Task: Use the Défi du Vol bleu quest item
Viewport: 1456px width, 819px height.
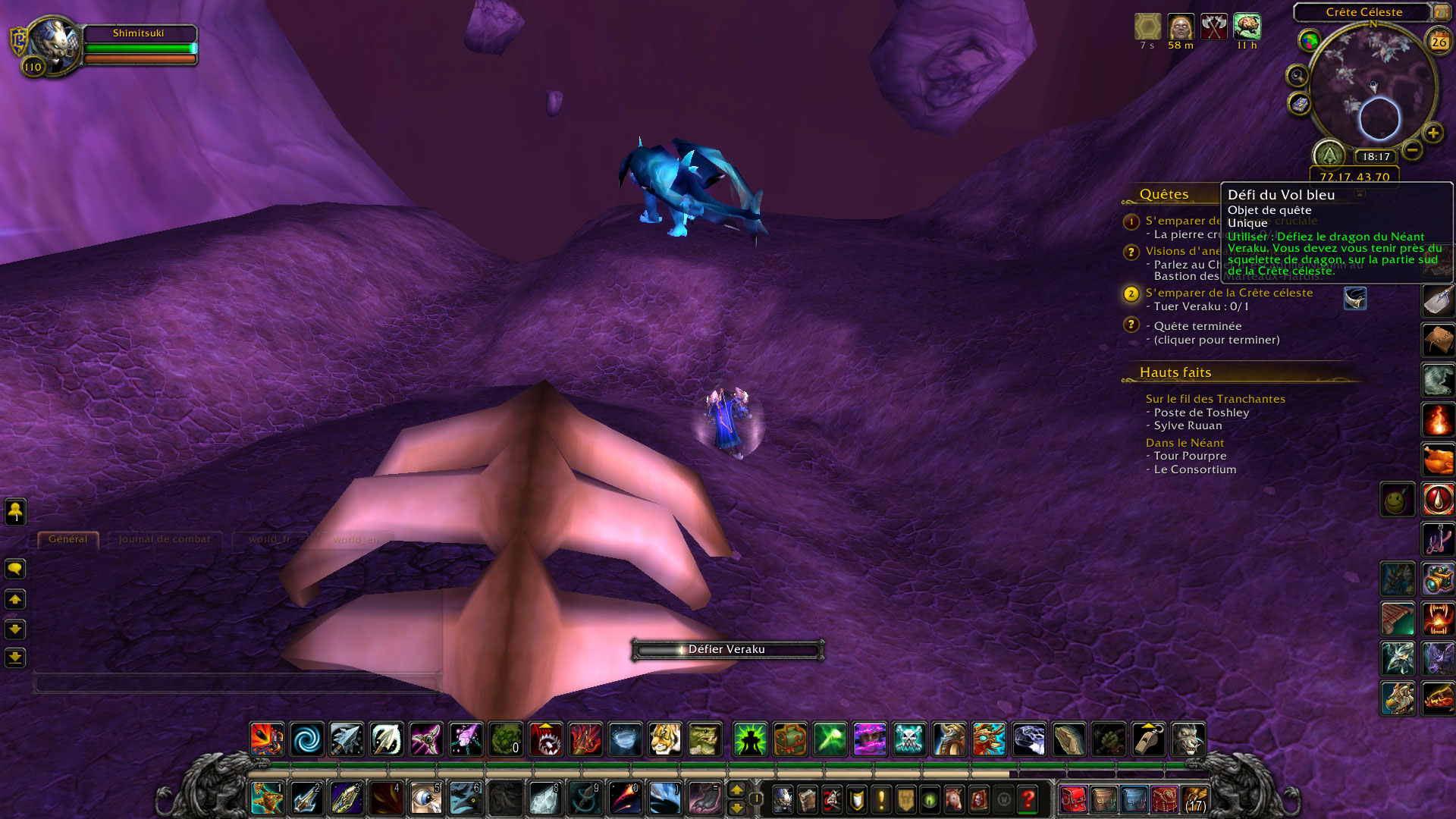Action: [x=1355, y=298]
